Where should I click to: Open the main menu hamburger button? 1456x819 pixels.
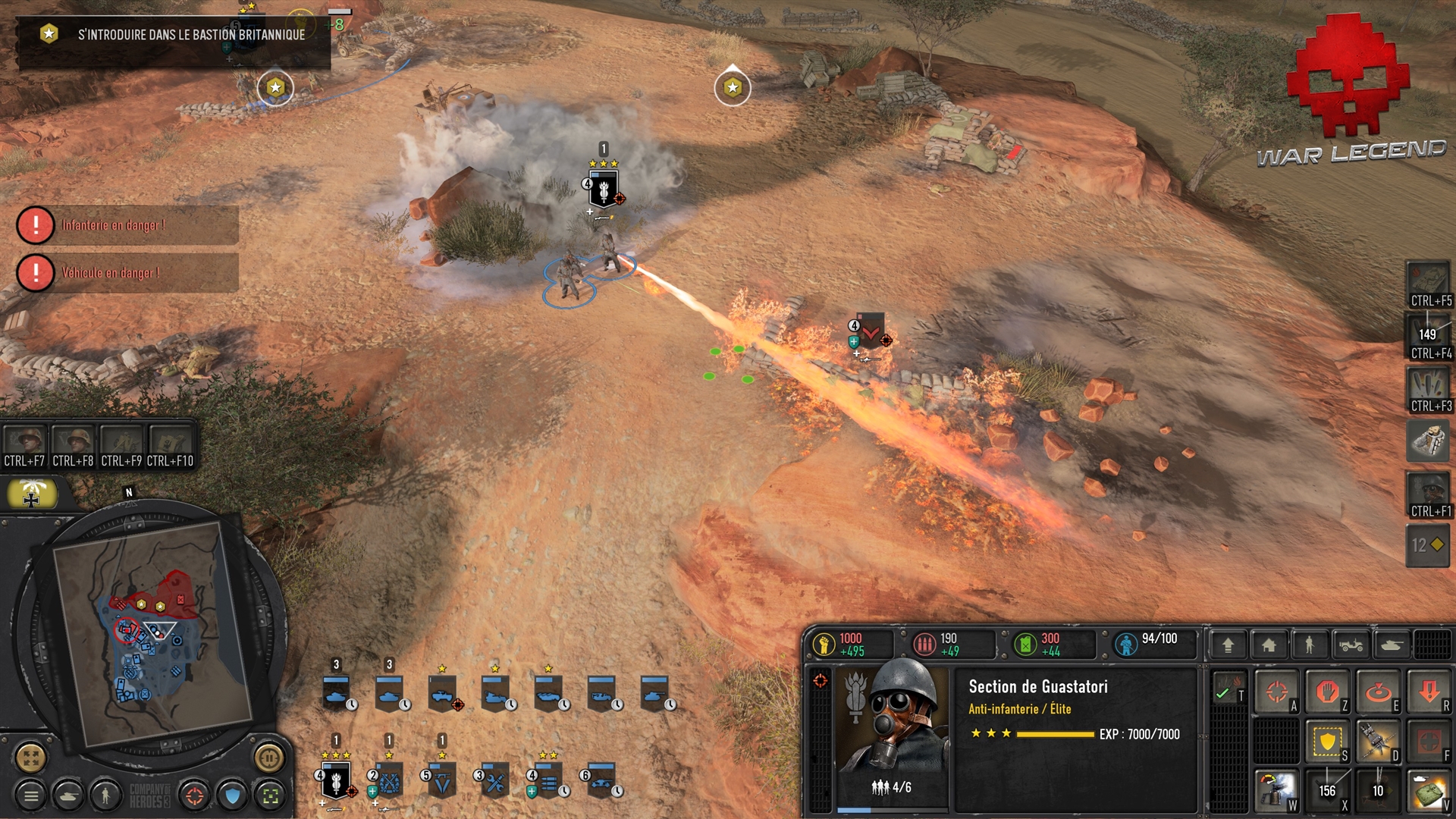click(31, 795)
